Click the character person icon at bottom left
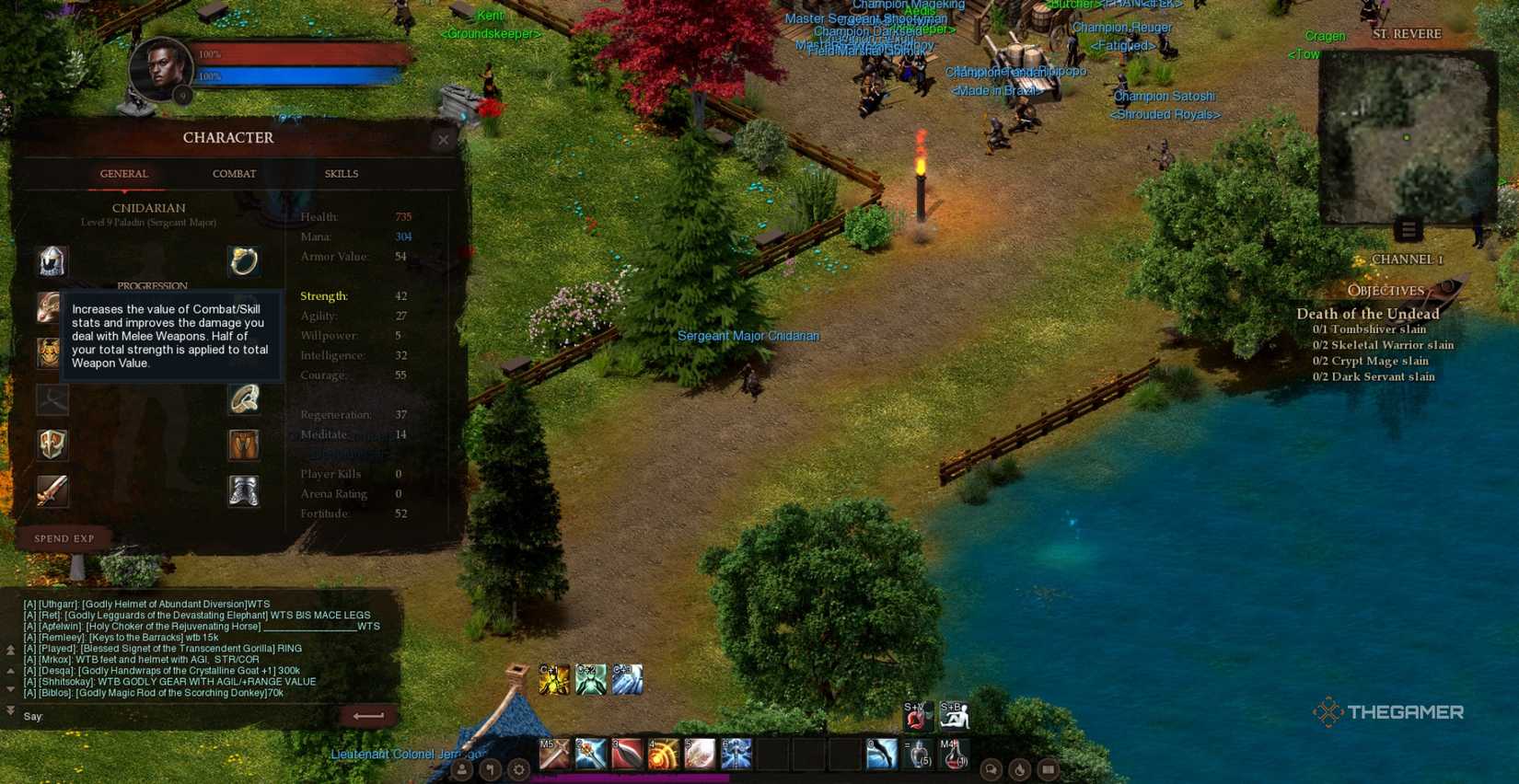This screenshot has width=1519, height=784. click(460, 771)
